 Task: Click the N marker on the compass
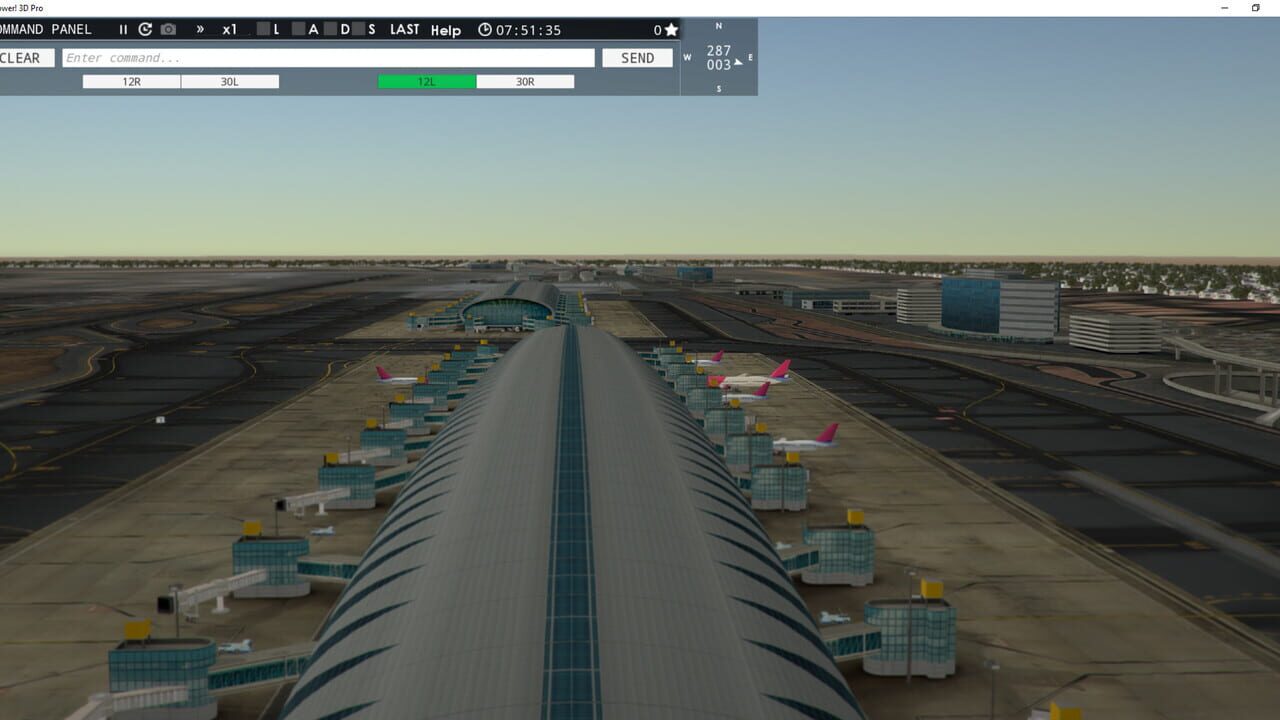point(718,24)
